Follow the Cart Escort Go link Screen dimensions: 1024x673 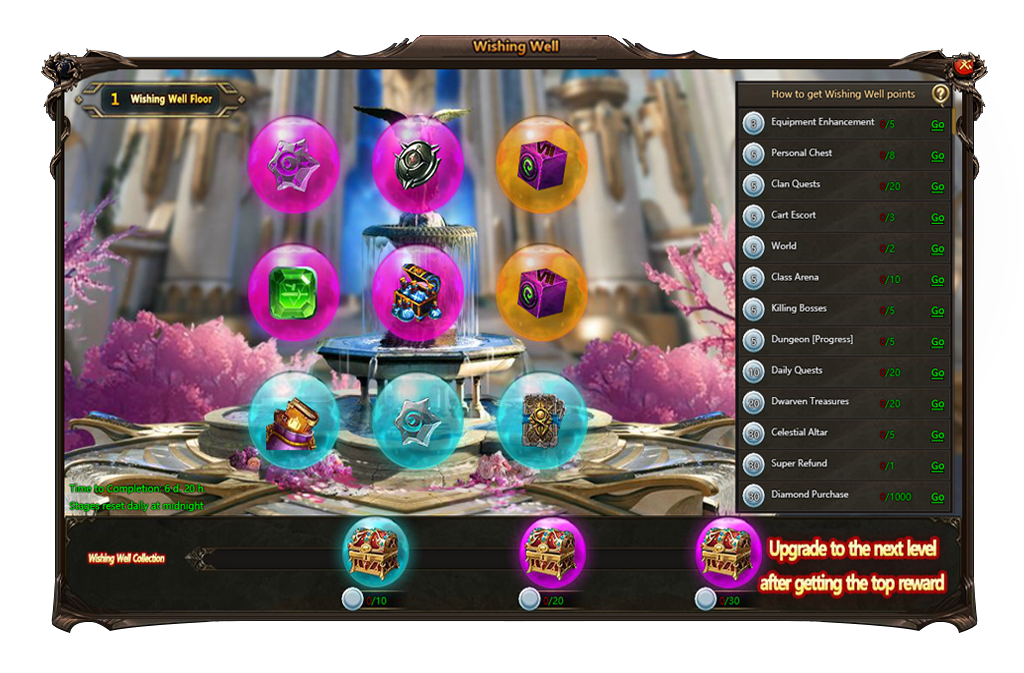pos(937,218)
